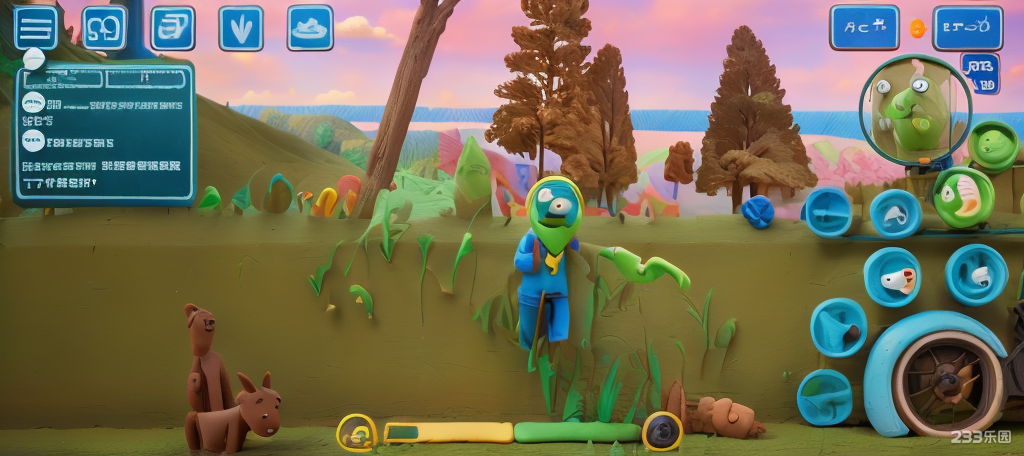Select the second white oval entry in quest panel
This screenshot has width=1024, height=456.
pos(33,140)
